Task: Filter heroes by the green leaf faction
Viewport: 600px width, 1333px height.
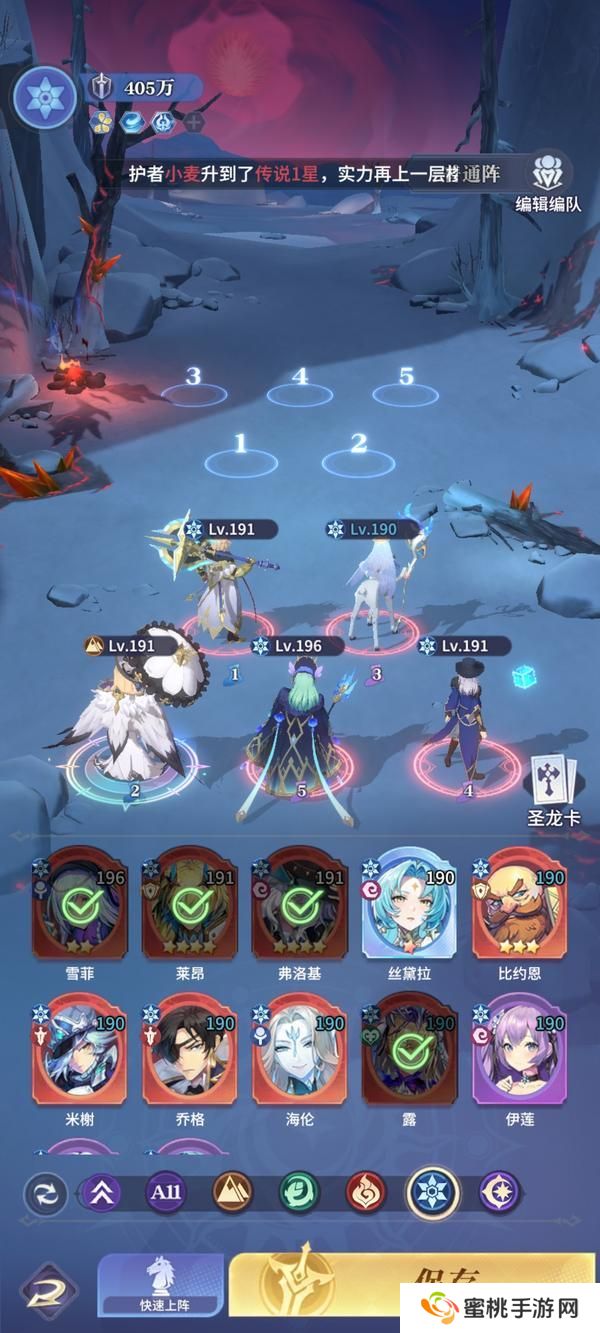Action: 299,1192
